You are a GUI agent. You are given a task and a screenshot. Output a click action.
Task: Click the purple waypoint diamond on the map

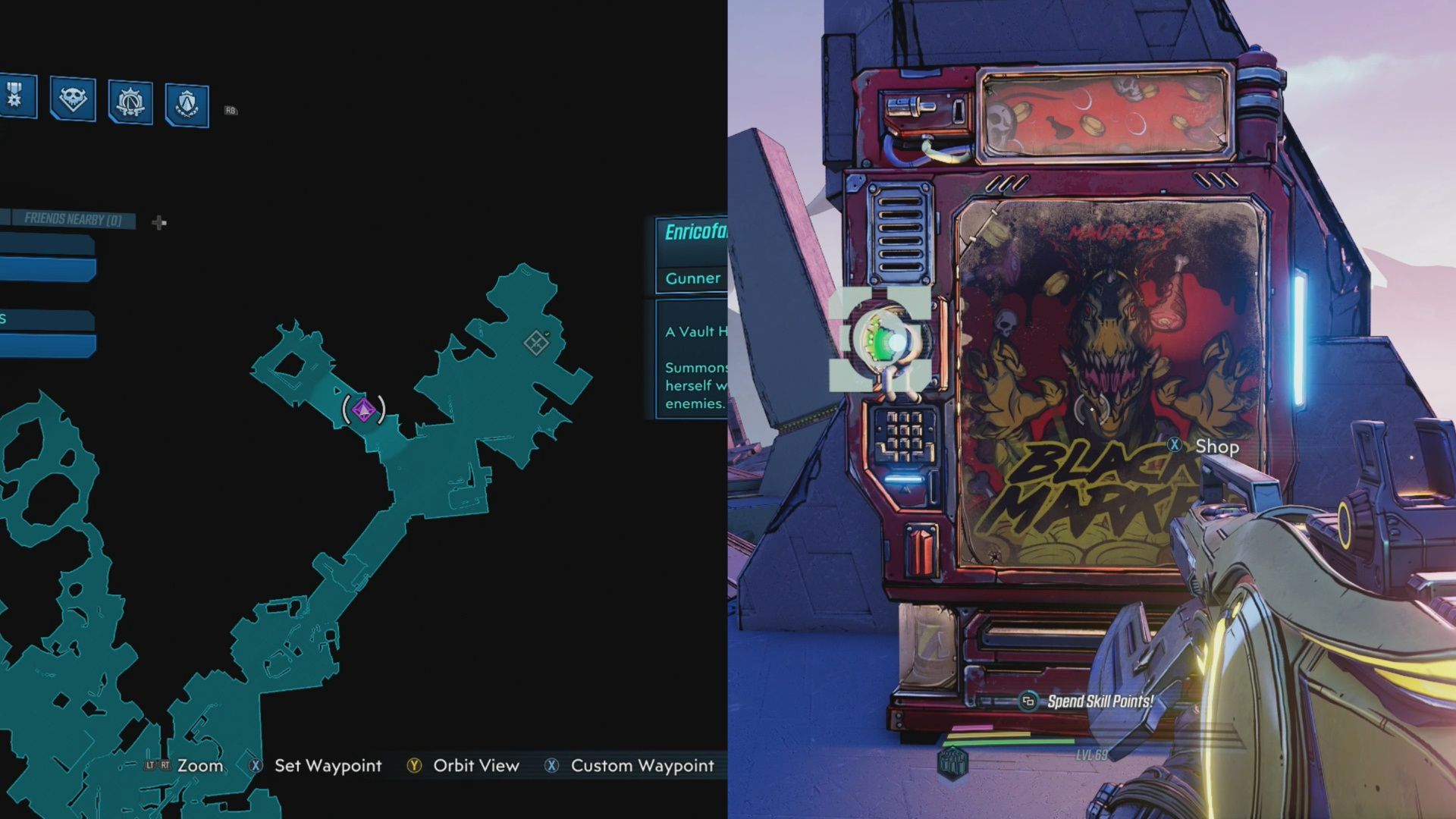pos(366,409)
